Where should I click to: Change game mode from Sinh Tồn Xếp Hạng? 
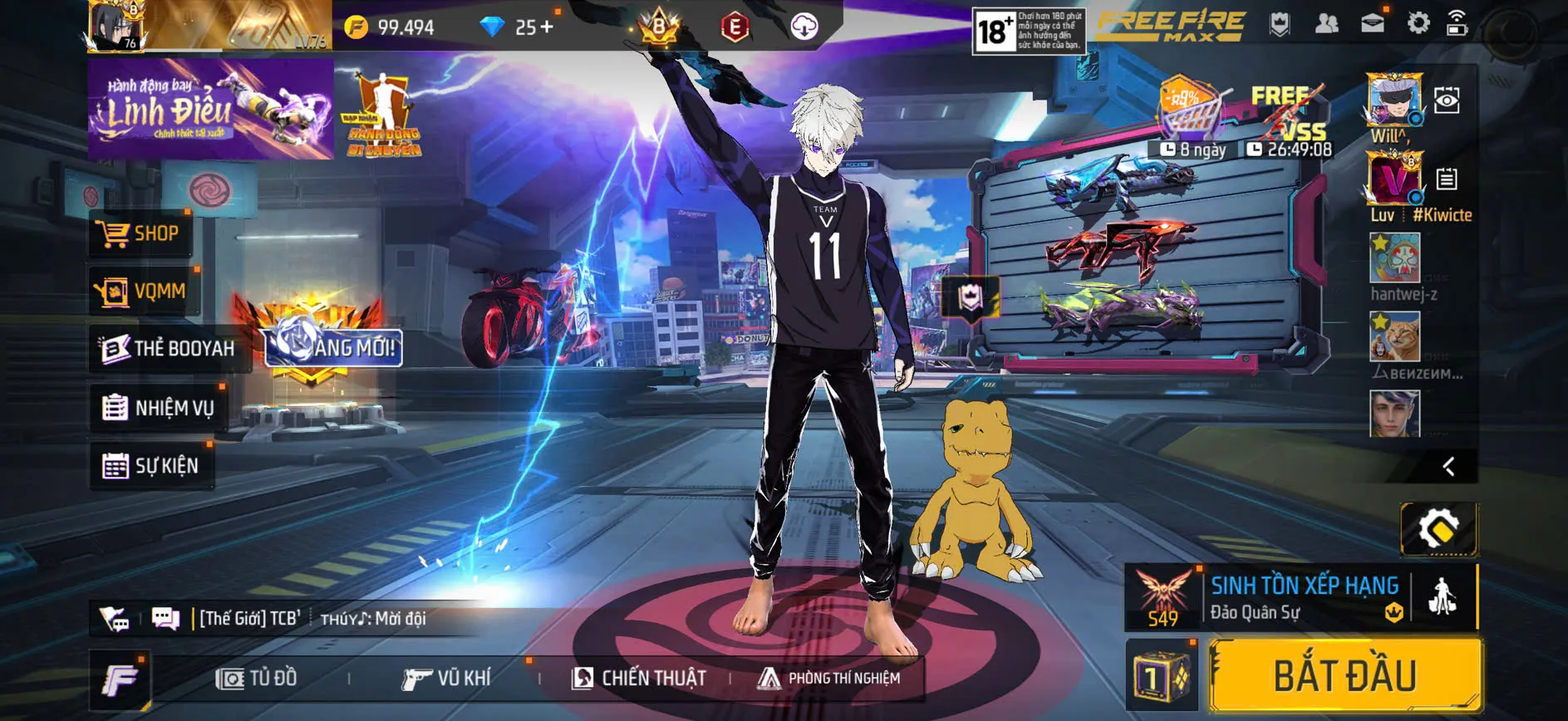tap(1303, 597)
